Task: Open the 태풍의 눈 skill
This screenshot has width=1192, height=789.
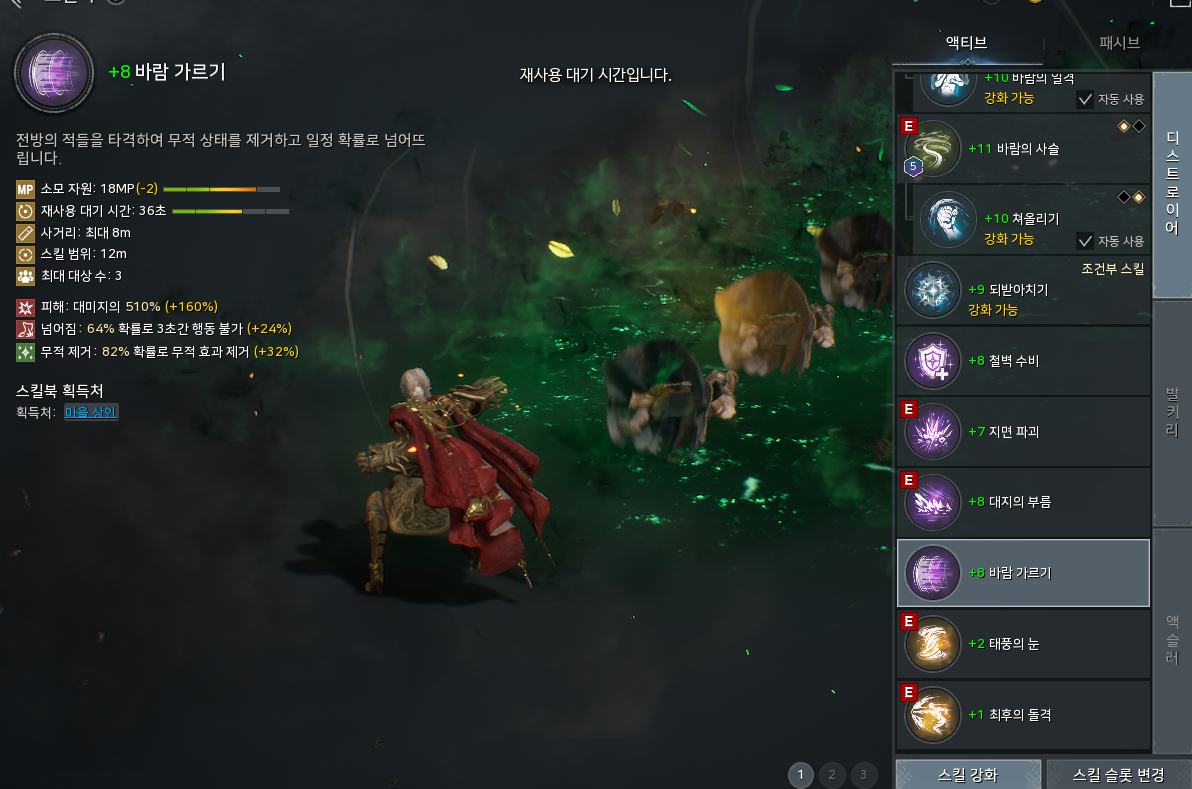Action: [1023, 643]
